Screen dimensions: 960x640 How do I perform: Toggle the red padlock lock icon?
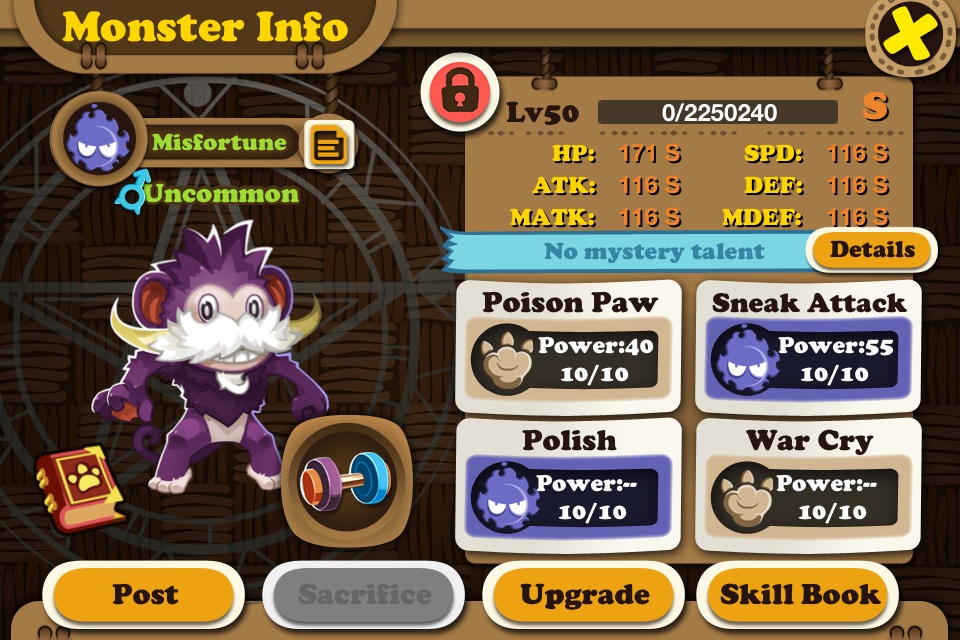[x=458, y=91]
